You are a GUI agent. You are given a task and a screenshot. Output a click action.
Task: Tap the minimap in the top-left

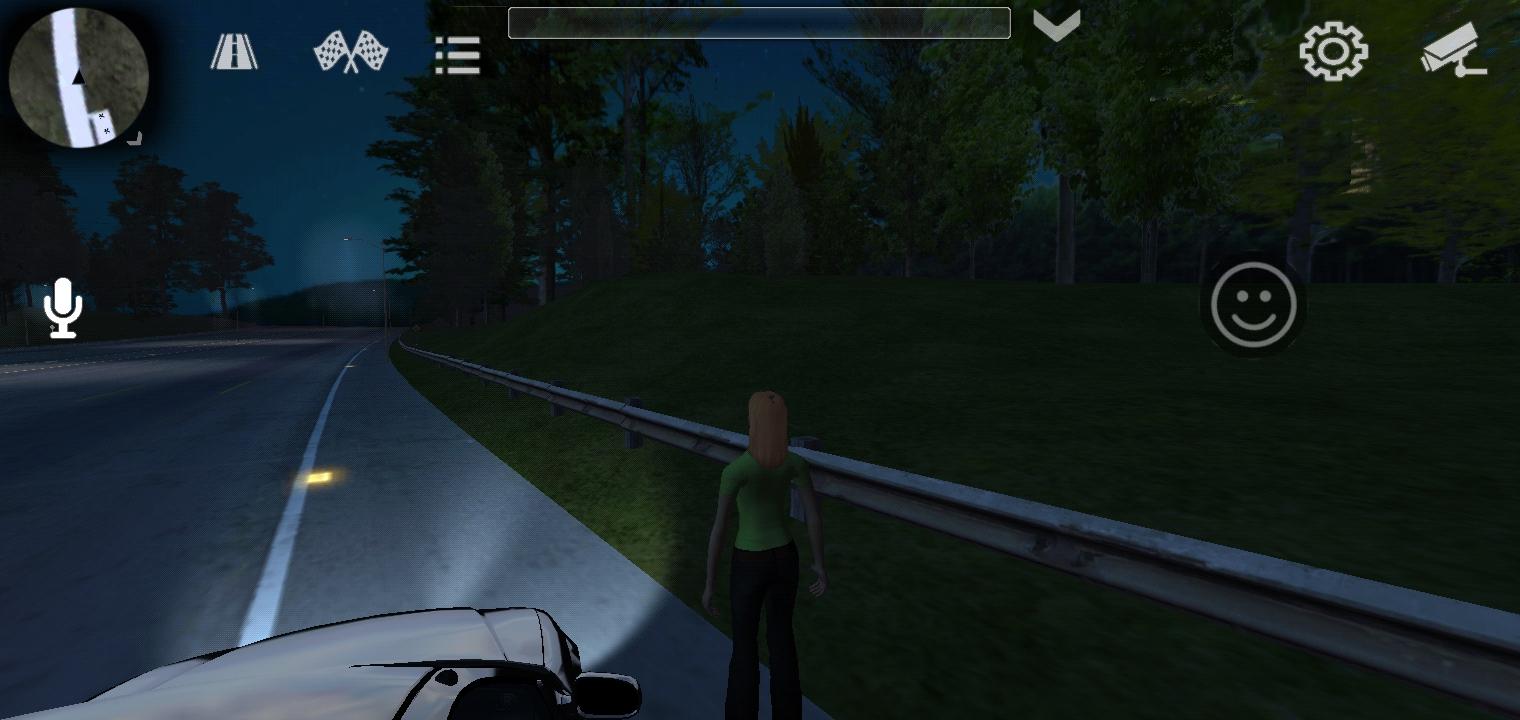[x=78, y=78]
